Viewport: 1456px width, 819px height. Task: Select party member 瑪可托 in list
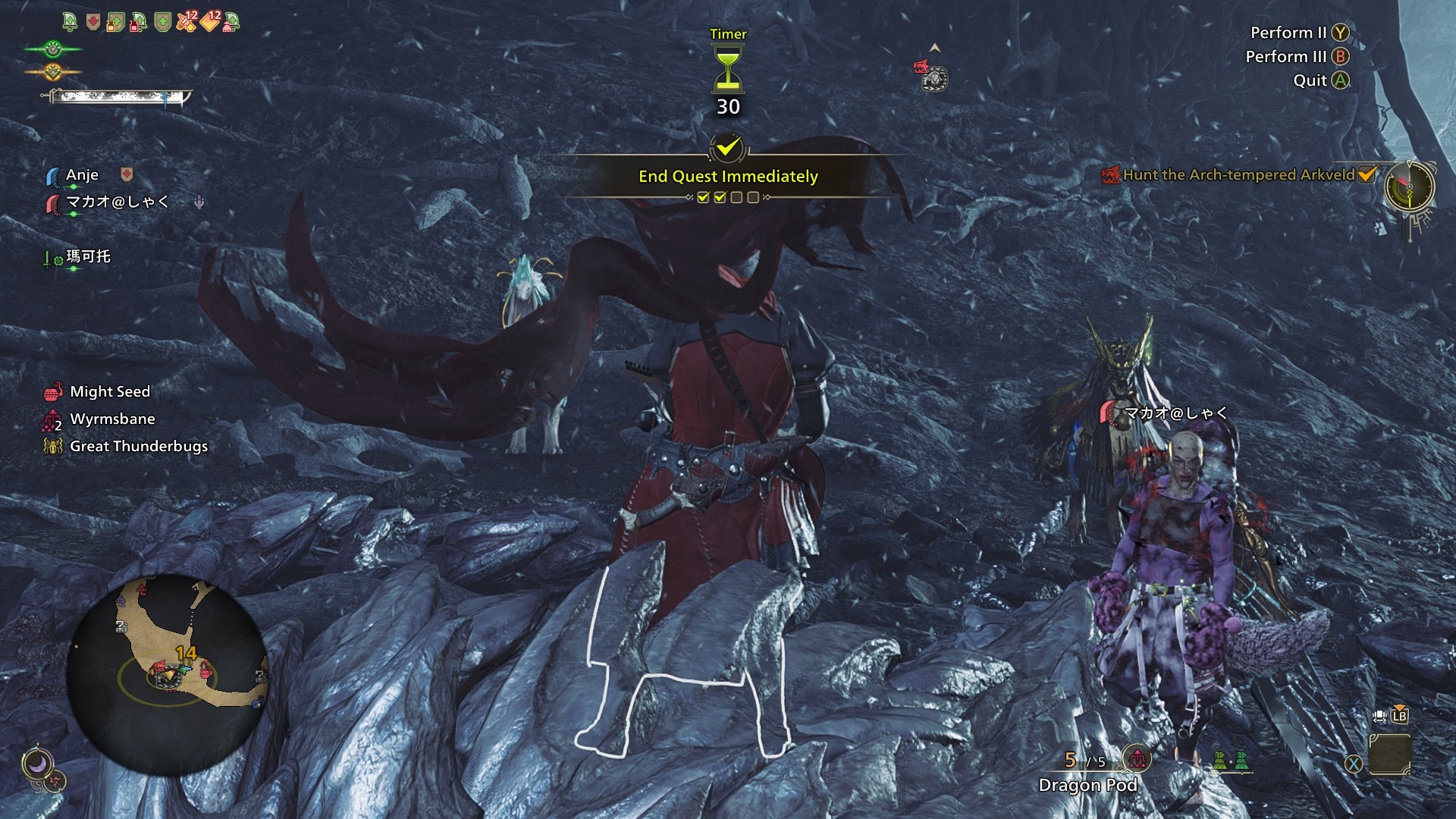(88, 257)
